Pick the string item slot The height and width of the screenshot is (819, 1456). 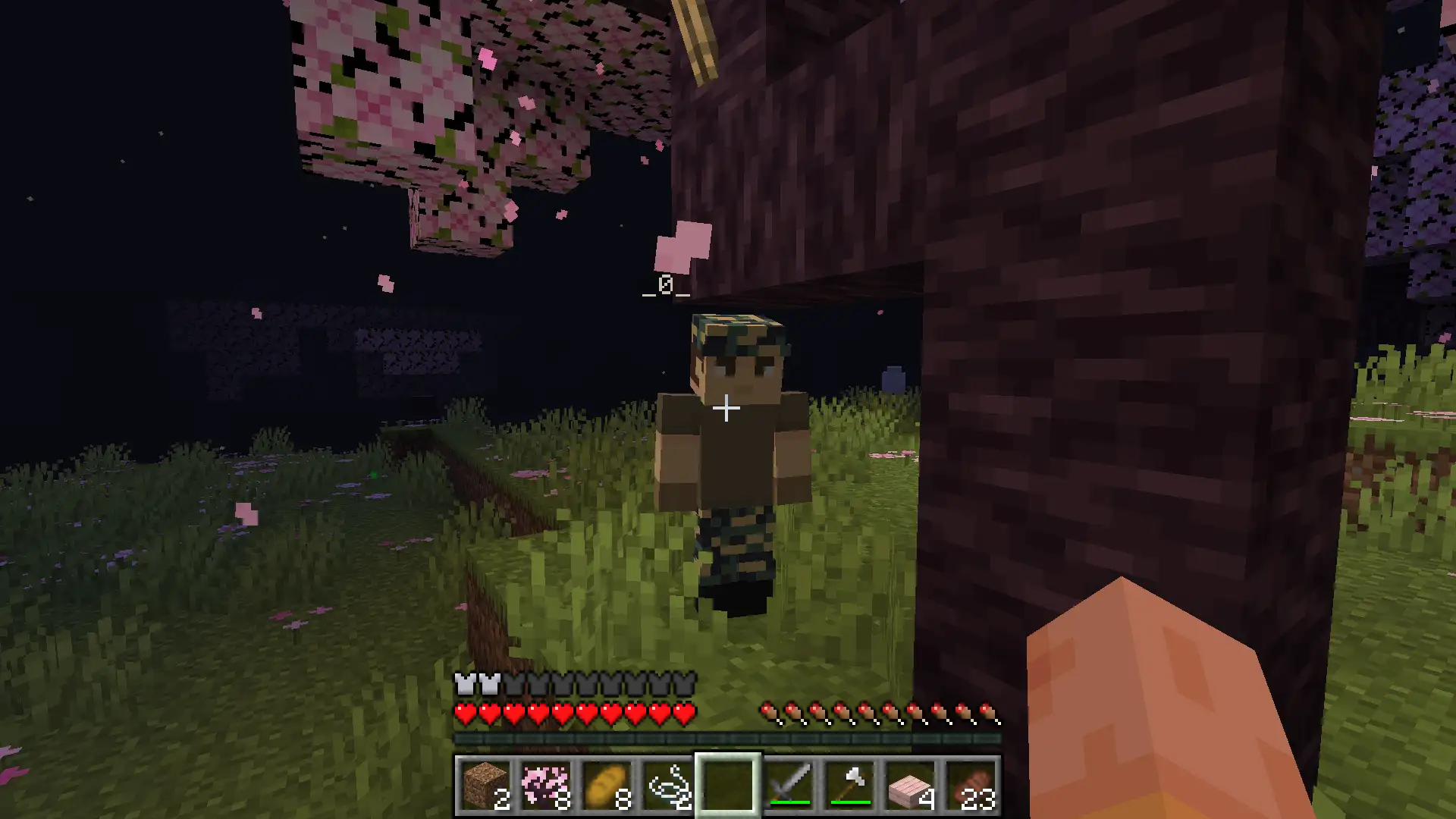click(x=667, y=785)
